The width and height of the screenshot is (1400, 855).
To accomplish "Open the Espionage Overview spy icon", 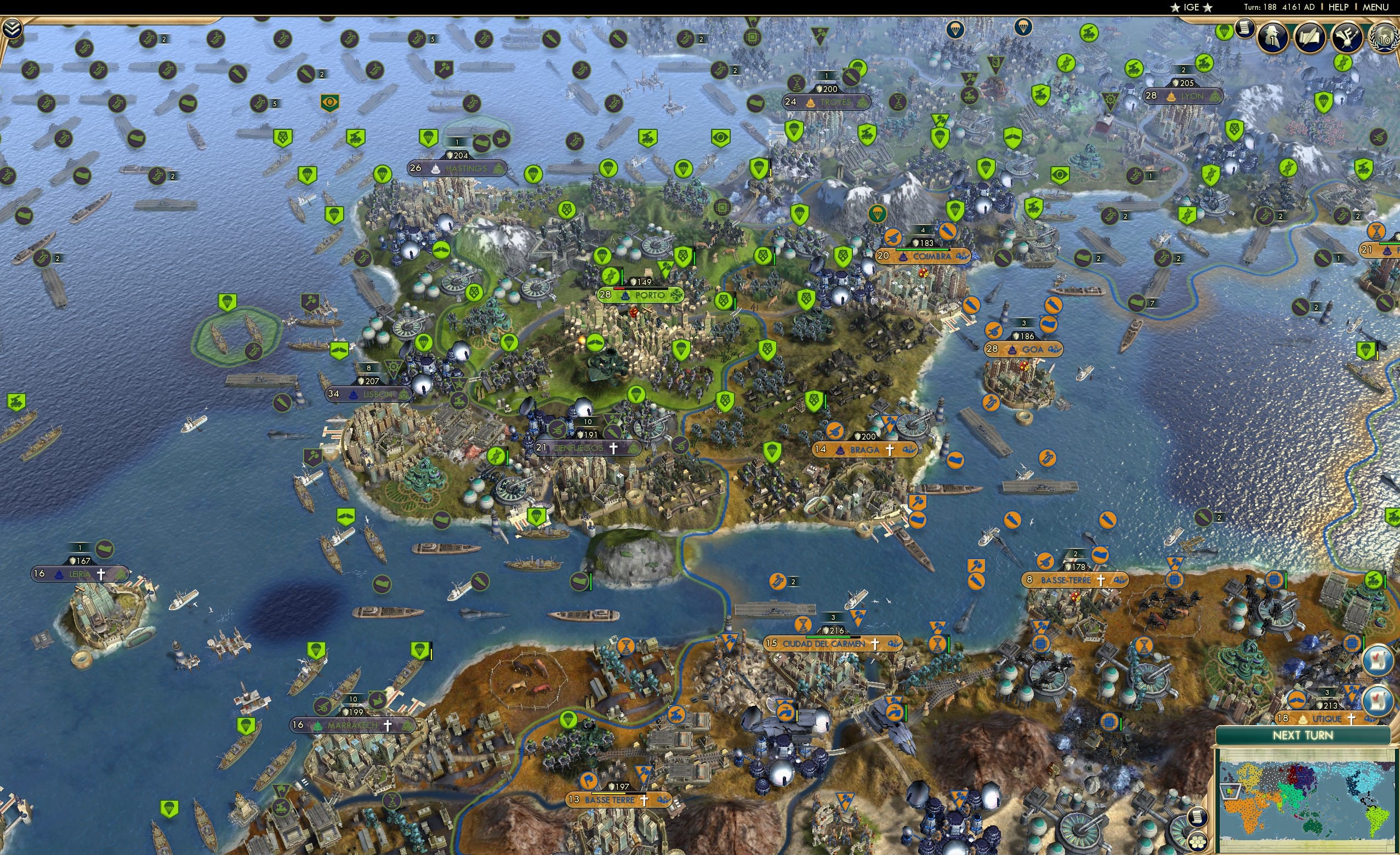I will tap(1272, 37).
